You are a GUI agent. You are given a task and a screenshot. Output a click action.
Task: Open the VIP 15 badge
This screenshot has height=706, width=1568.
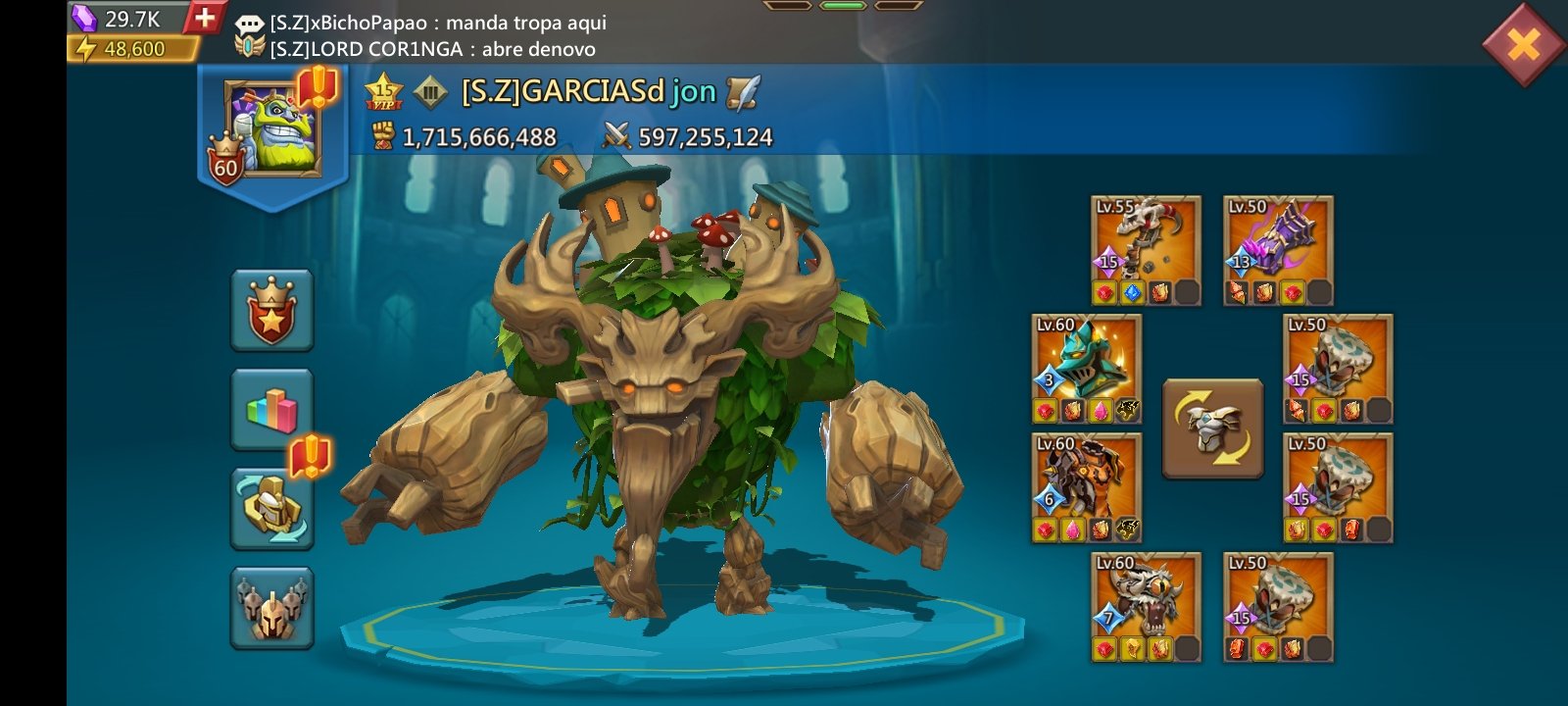coord(383,93)
